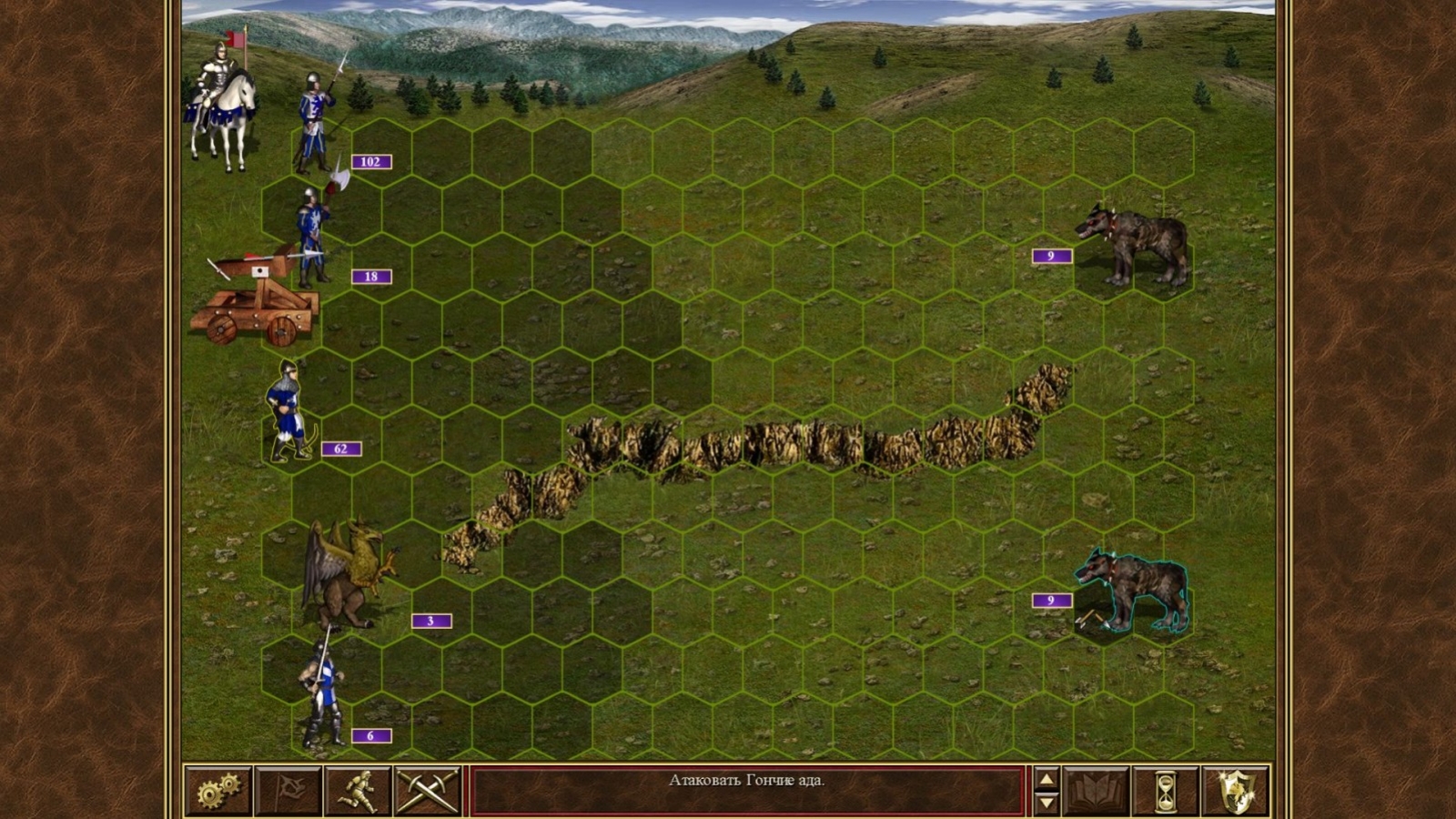Select the 62 Archers stack
The image size is (1456, 819).
(287, 409)
